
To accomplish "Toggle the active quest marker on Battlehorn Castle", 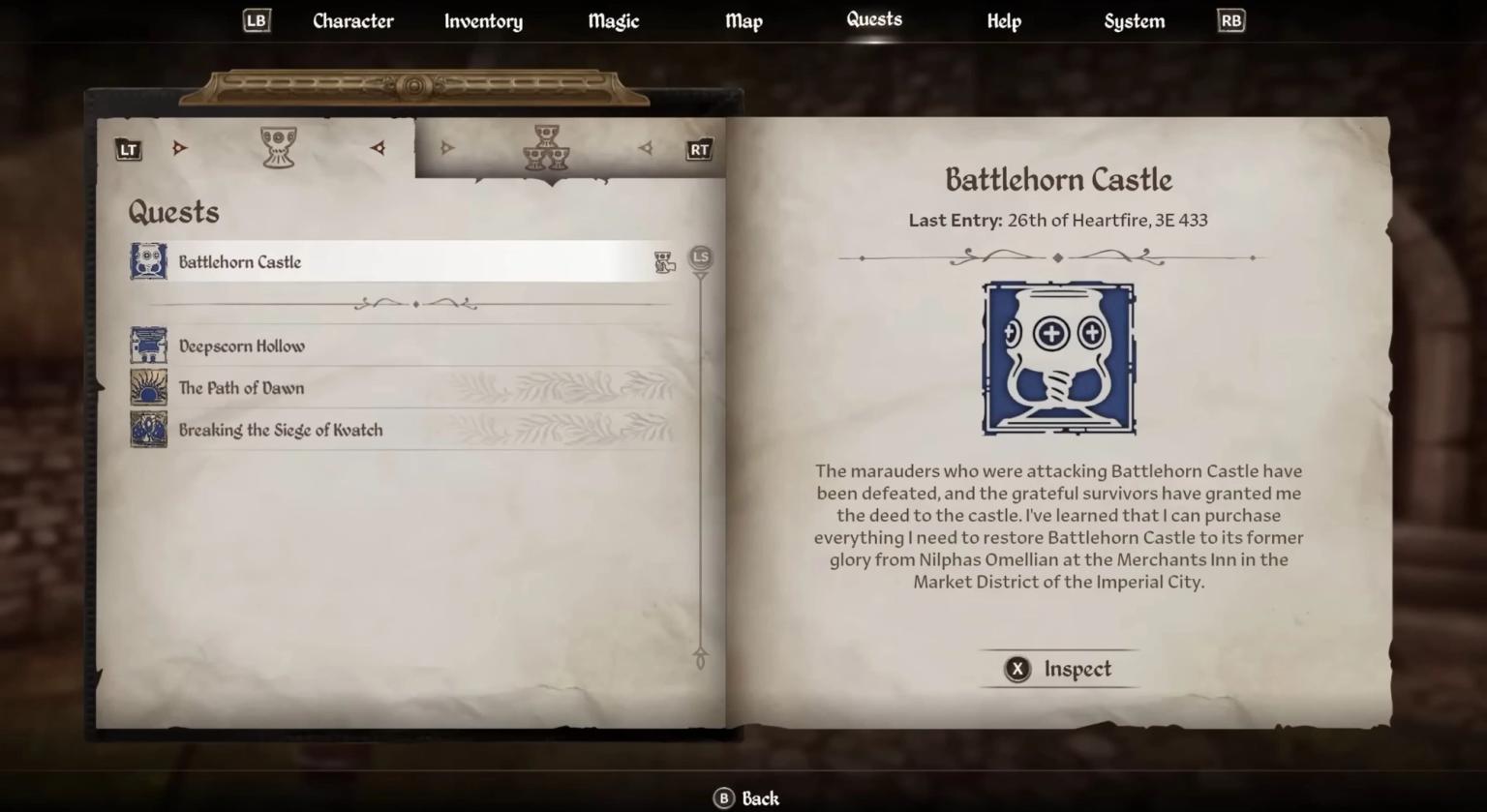I will pos(664,260).
